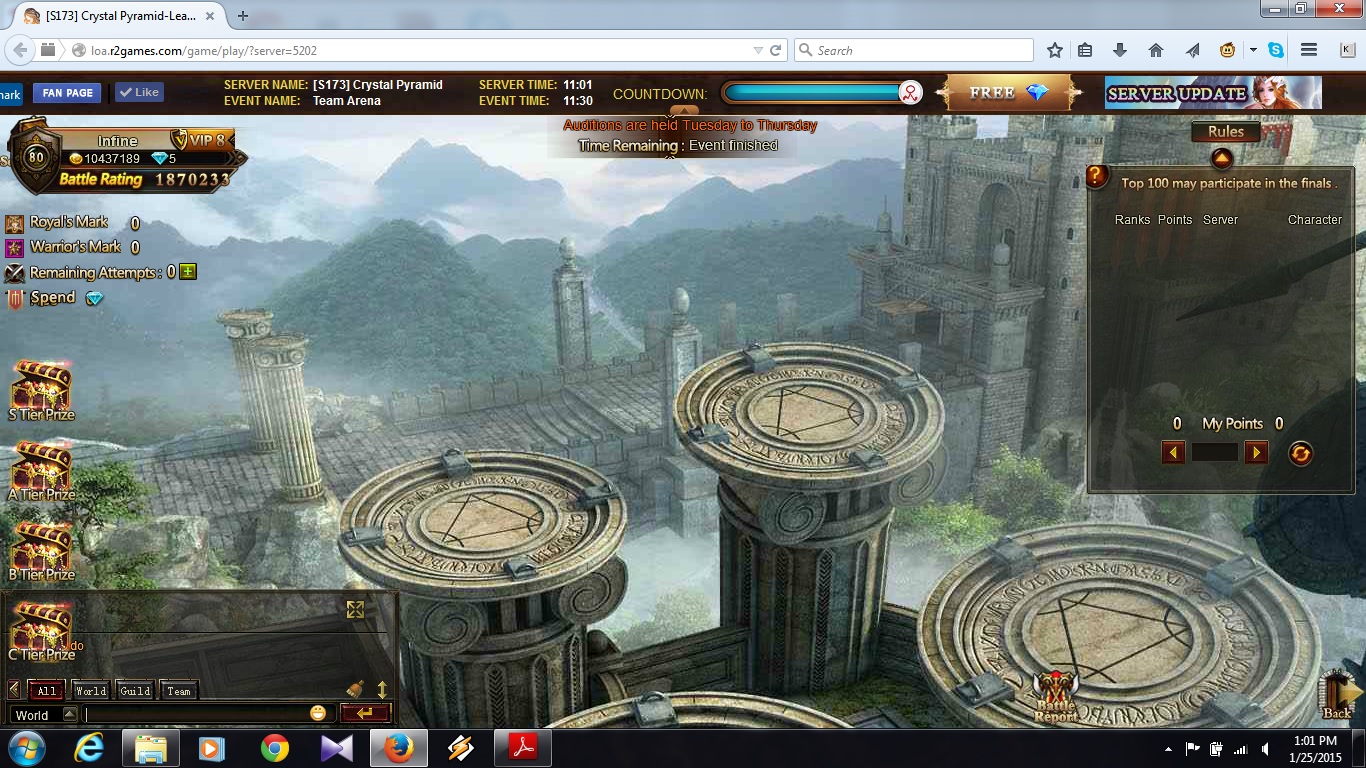The height and width of the screenshot is (768, 1366).
Task: Claim the FREE diamond offer
Action: (x=1008, y=93)
